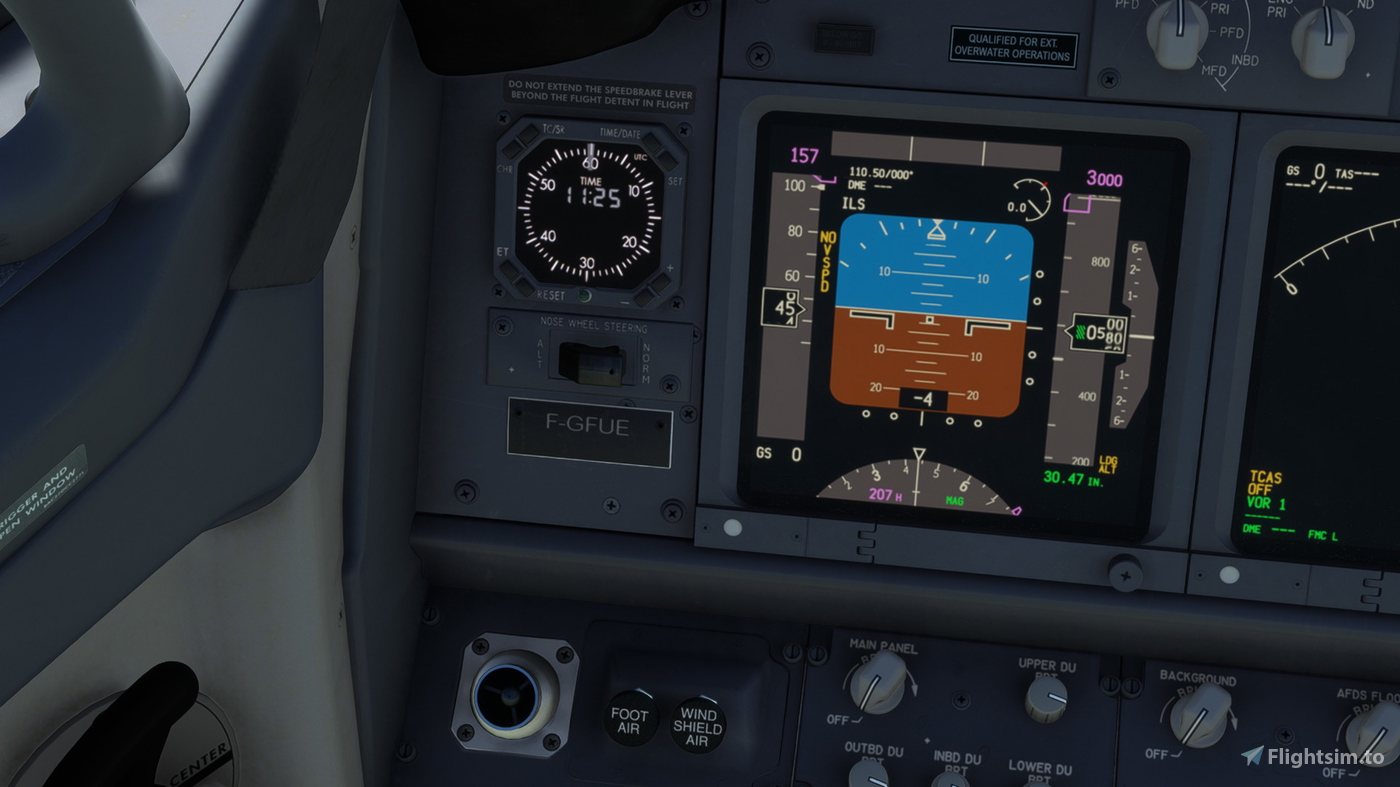The width and height of the screenshot is (1400, 787).
Task: Adjust the MAIN PANEL BRT knob
Action: coord(878,686)
